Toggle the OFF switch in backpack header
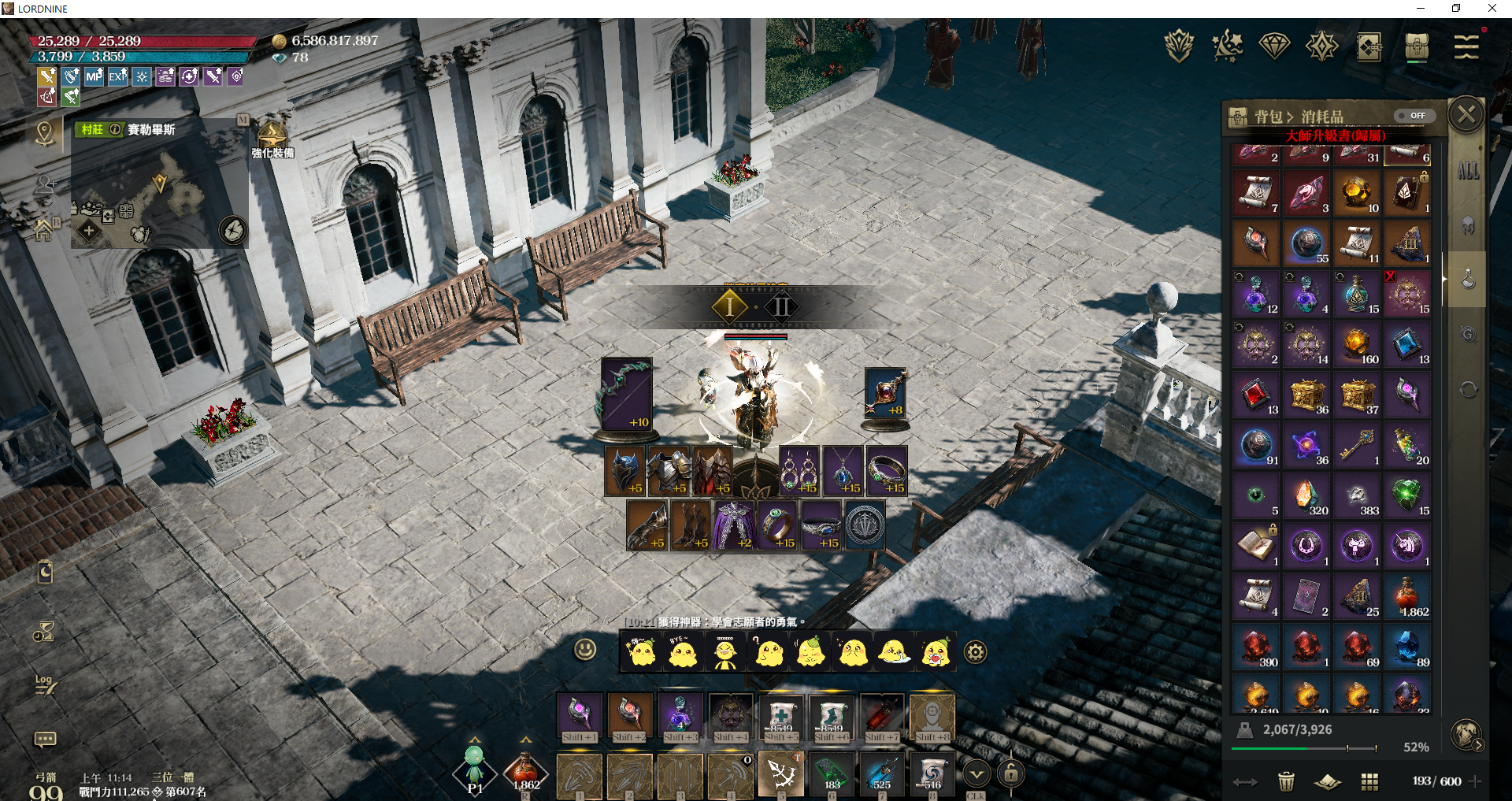The image size is (1512, 801). click(1414, 116)
